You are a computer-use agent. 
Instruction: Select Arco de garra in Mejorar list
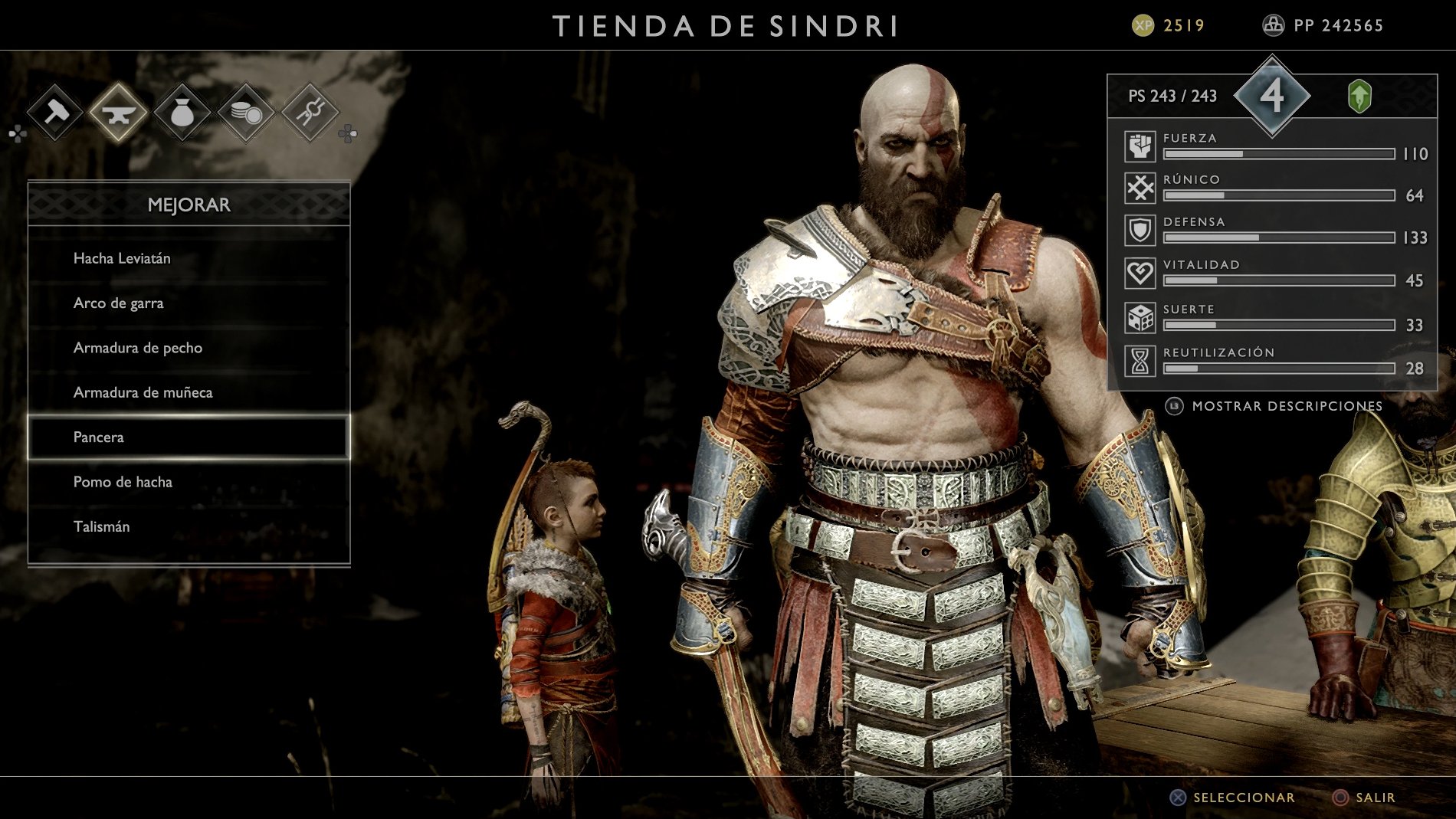tap(117, 303)
